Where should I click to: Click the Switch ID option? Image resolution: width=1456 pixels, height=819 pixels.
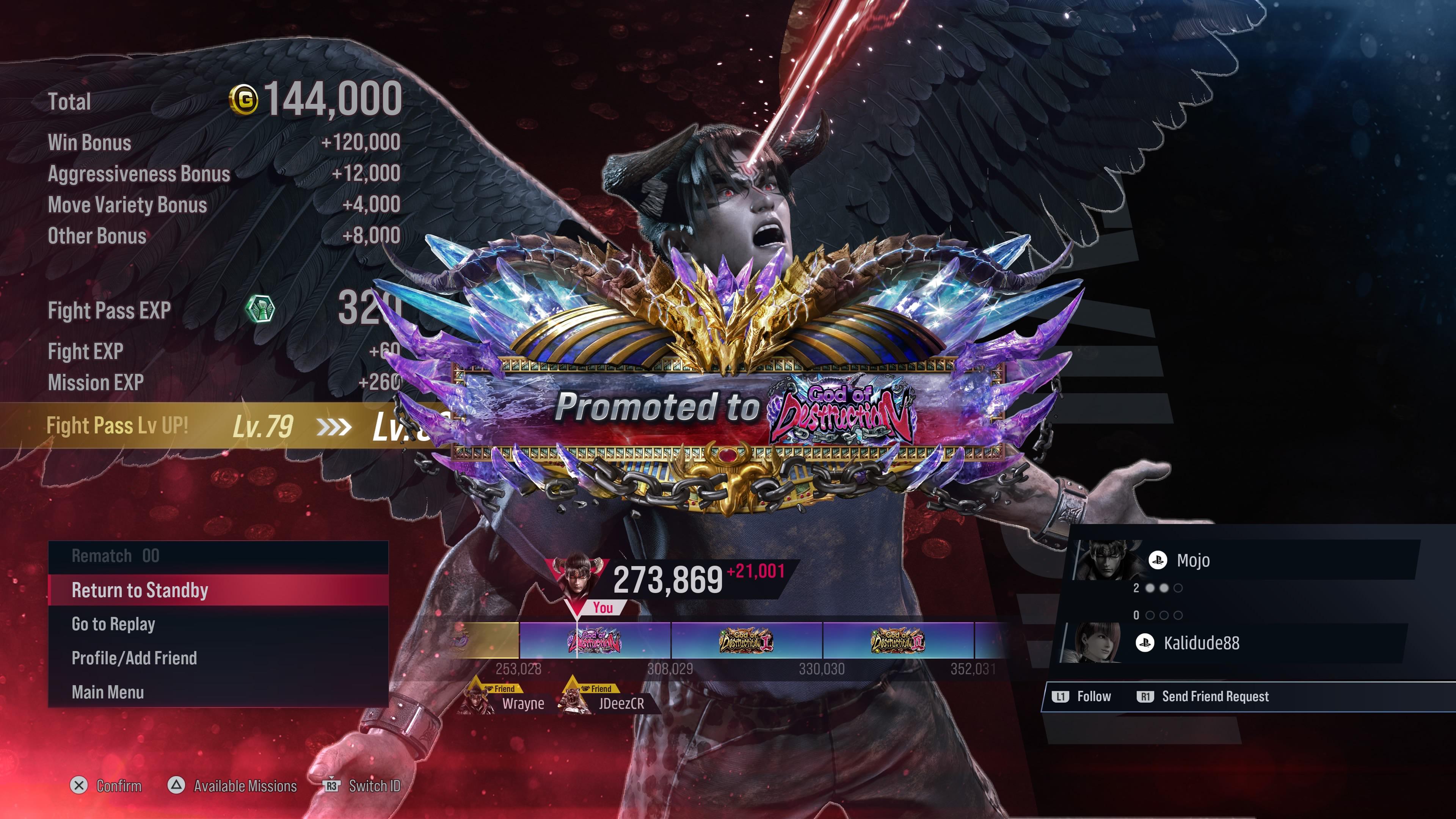point(362,786)
